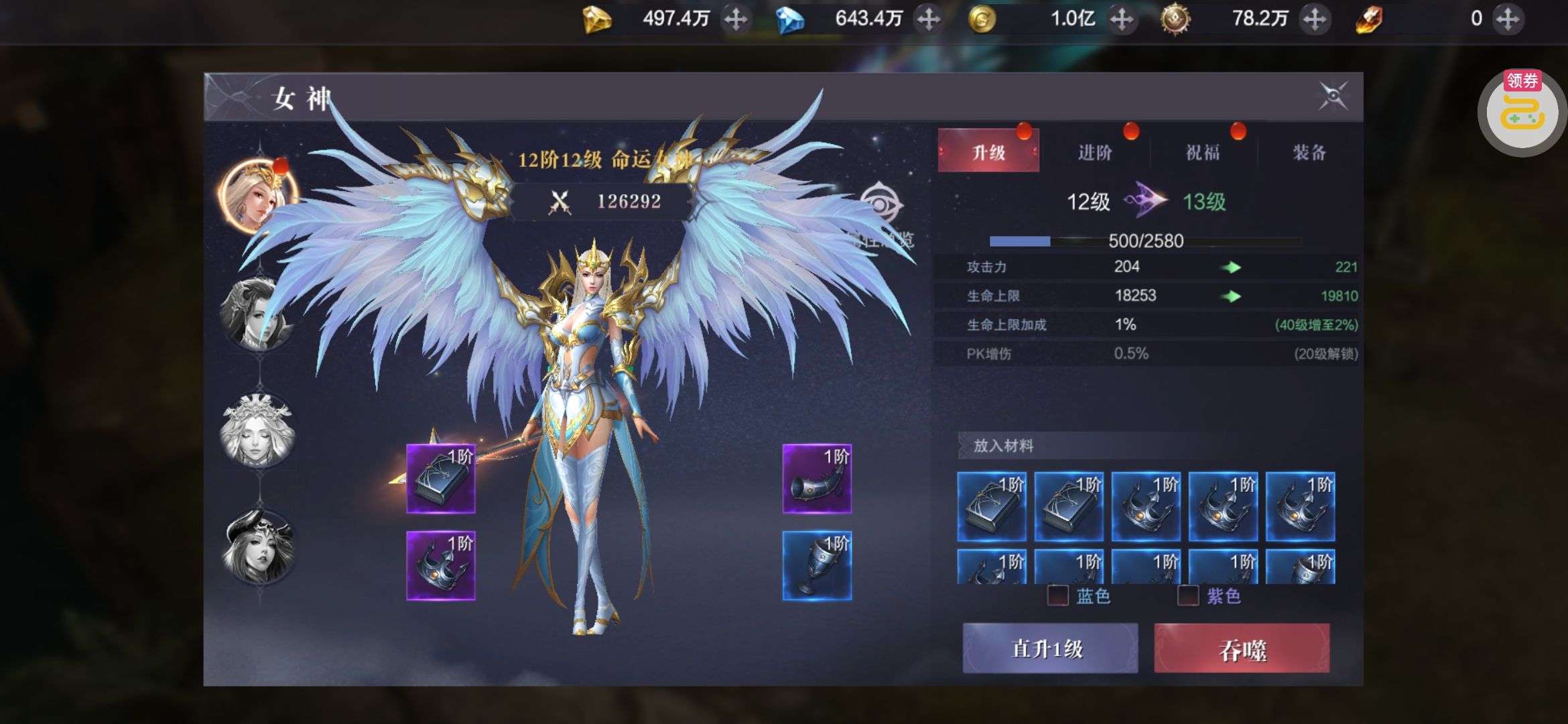Add more yellow diamond currency
1568x724 pixels.
(x=736, y=19)
